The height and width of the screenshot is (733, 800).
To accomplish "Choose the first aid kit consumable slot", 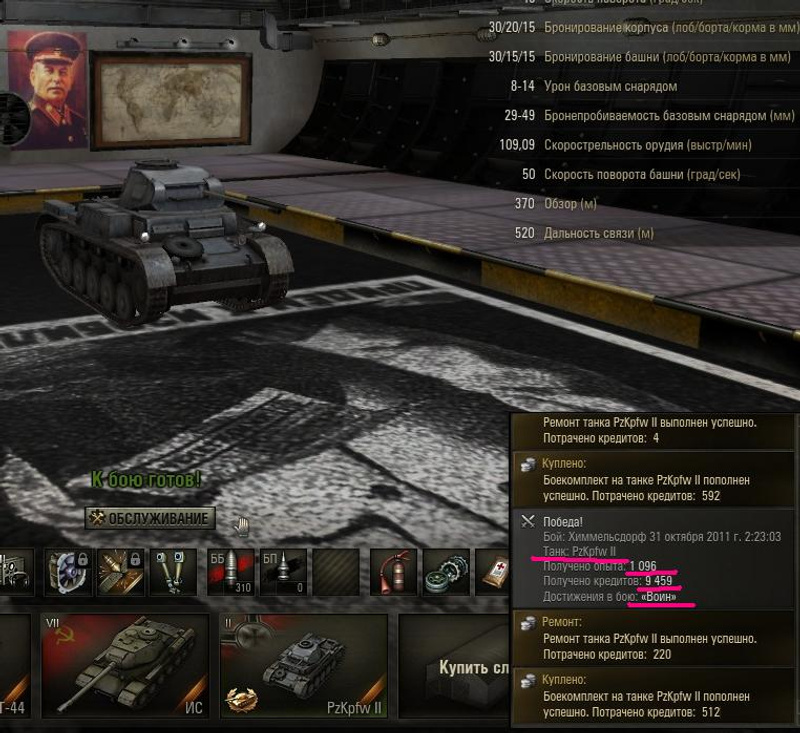I will coord(495,573).
